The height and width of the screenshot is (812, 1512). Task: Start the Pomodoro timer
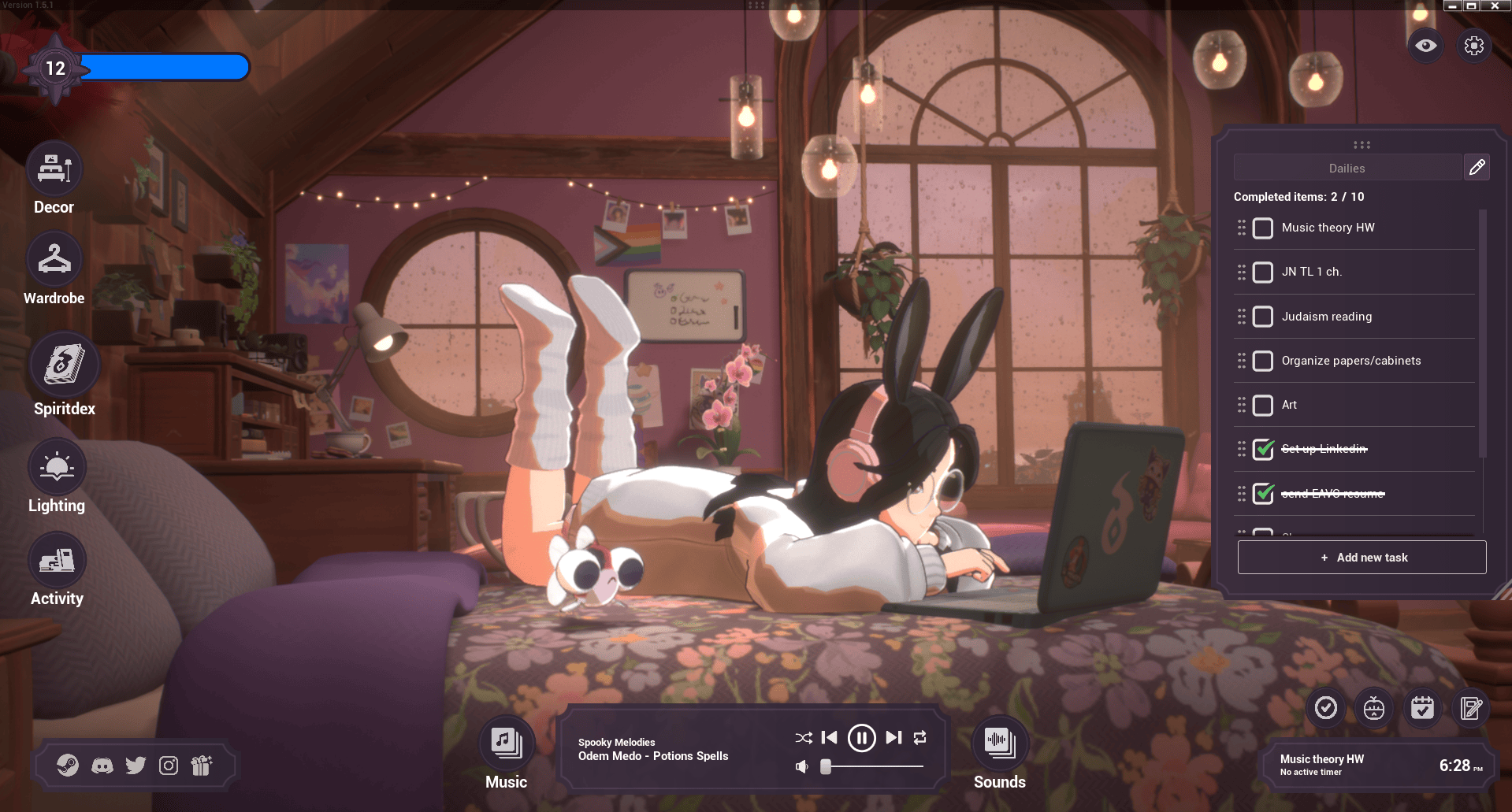(1374, 708)
